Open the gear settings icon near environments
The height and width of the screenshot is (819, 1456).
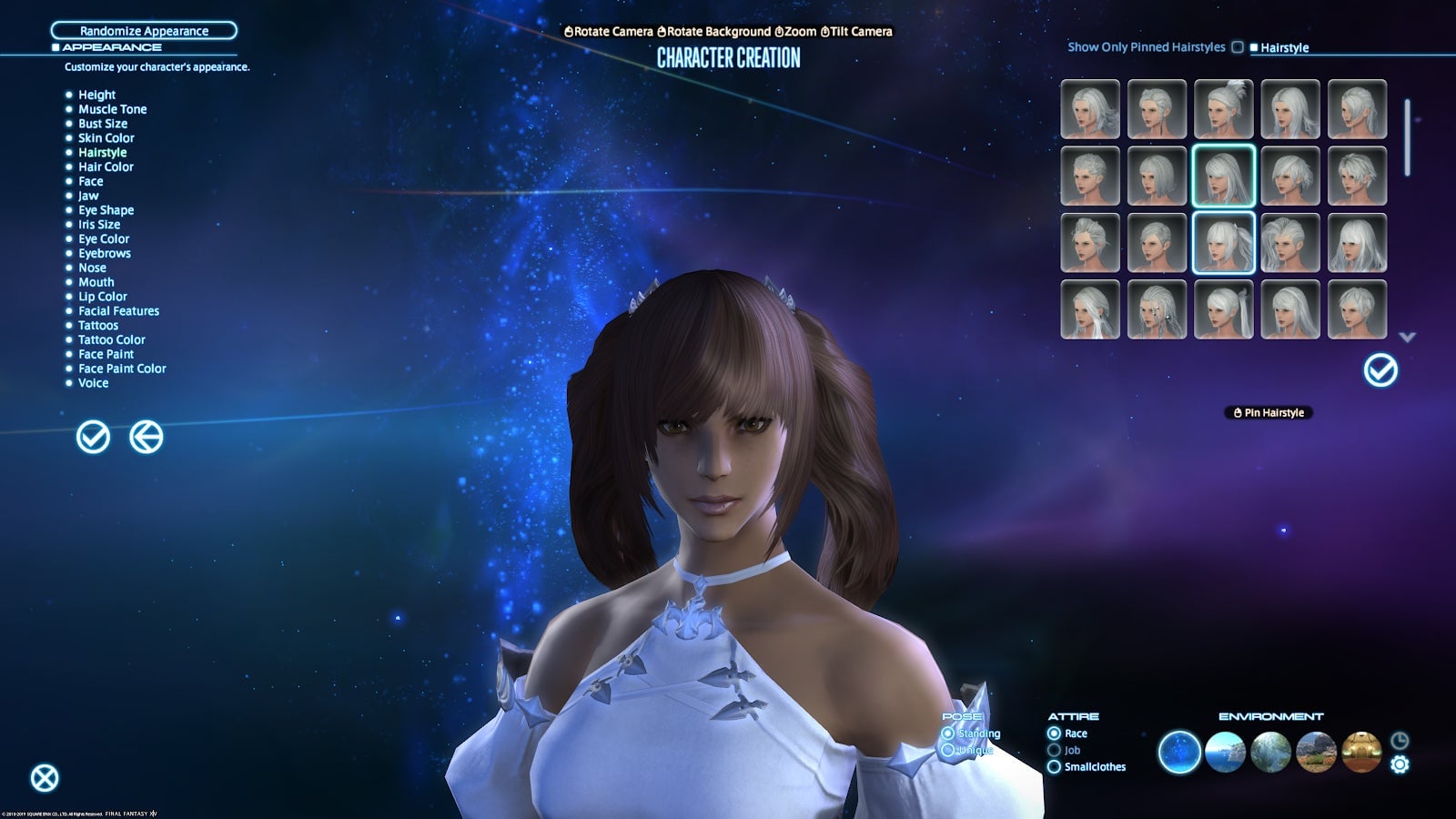1400,765
